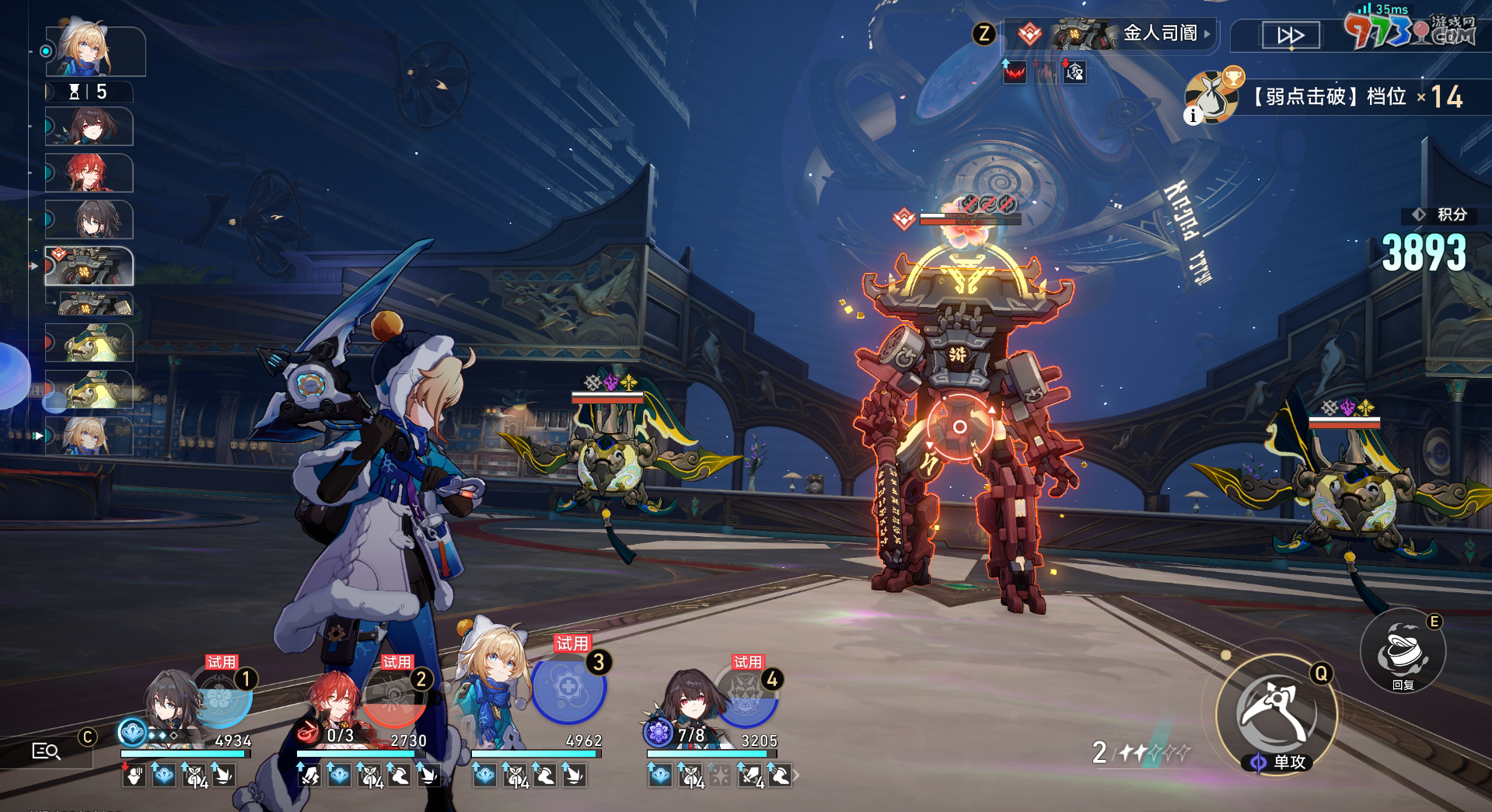Inspect the boss's red fanged debuff icon
The image size is (1492, 812).
click(1015, 73)
